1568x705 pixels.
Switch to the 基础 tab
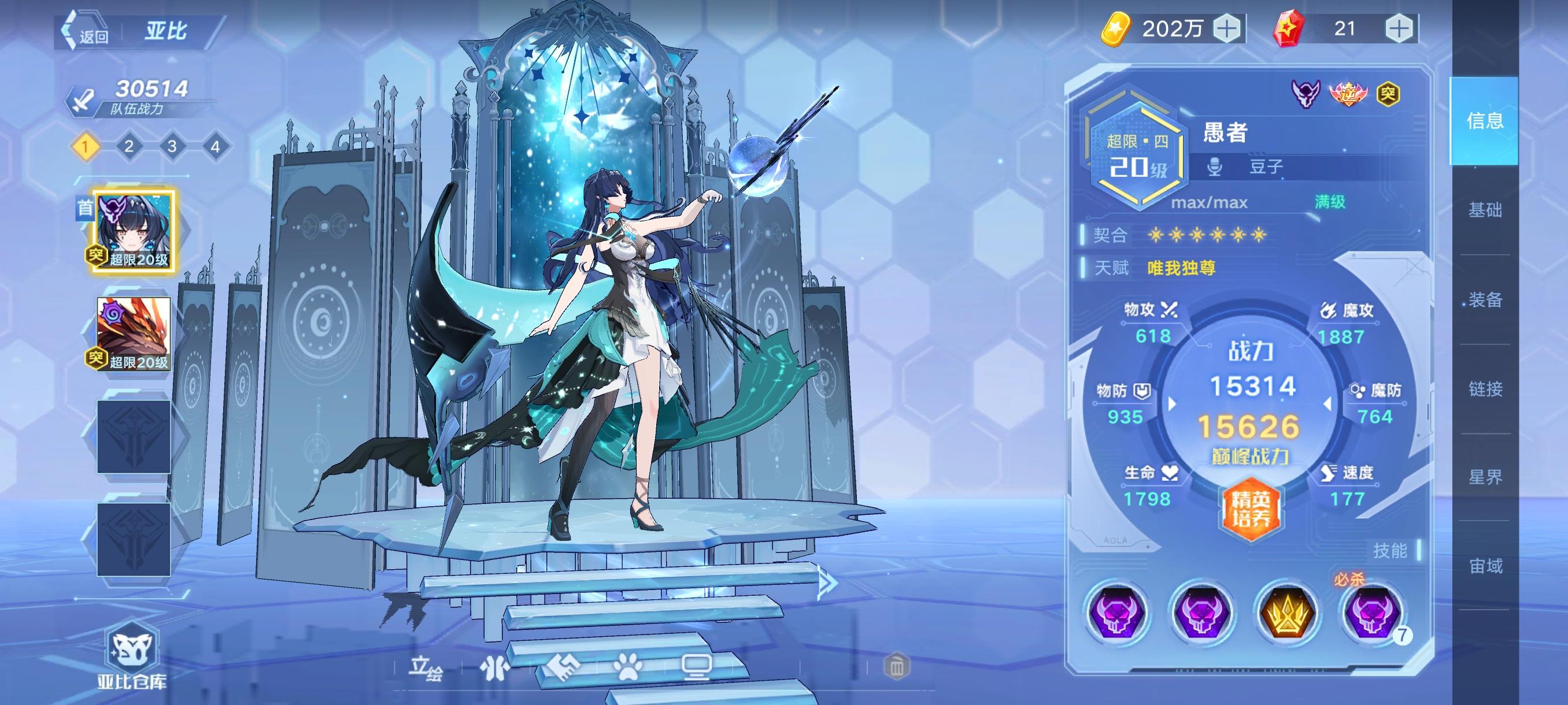1486,211
